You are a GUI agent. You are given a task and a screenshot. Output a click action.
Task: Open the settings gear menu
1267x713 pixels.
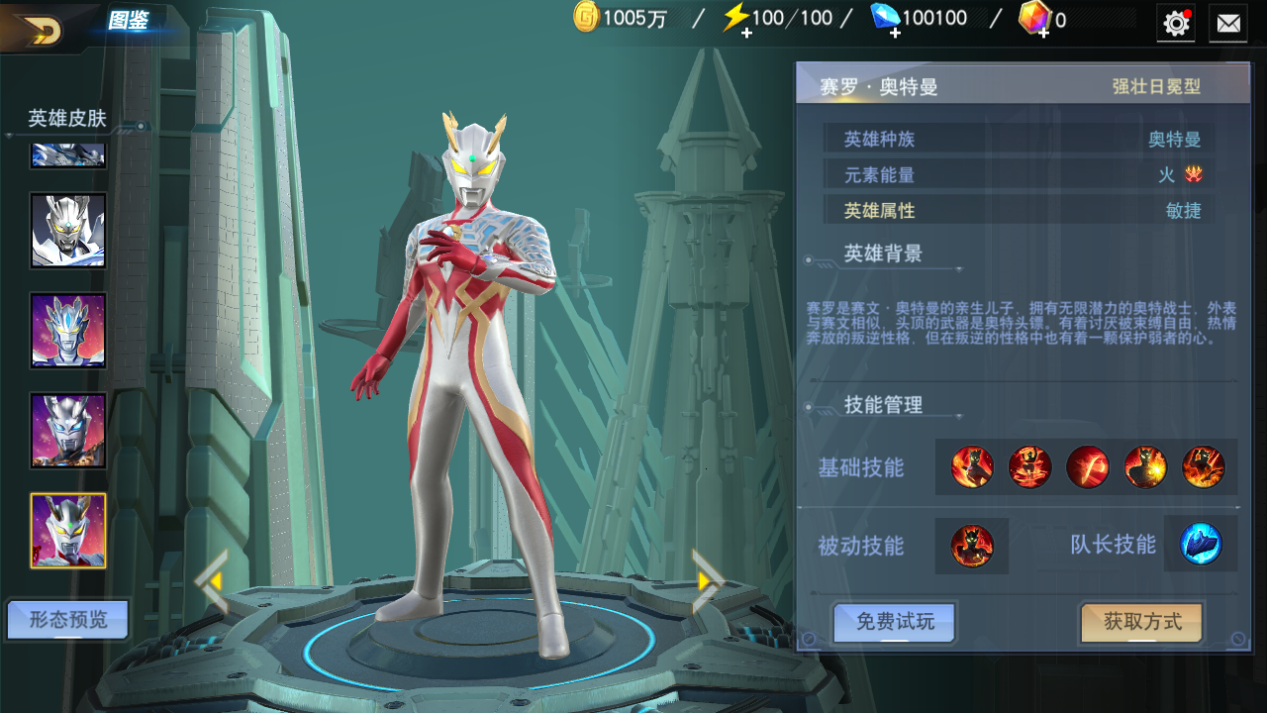point(1176,22)
